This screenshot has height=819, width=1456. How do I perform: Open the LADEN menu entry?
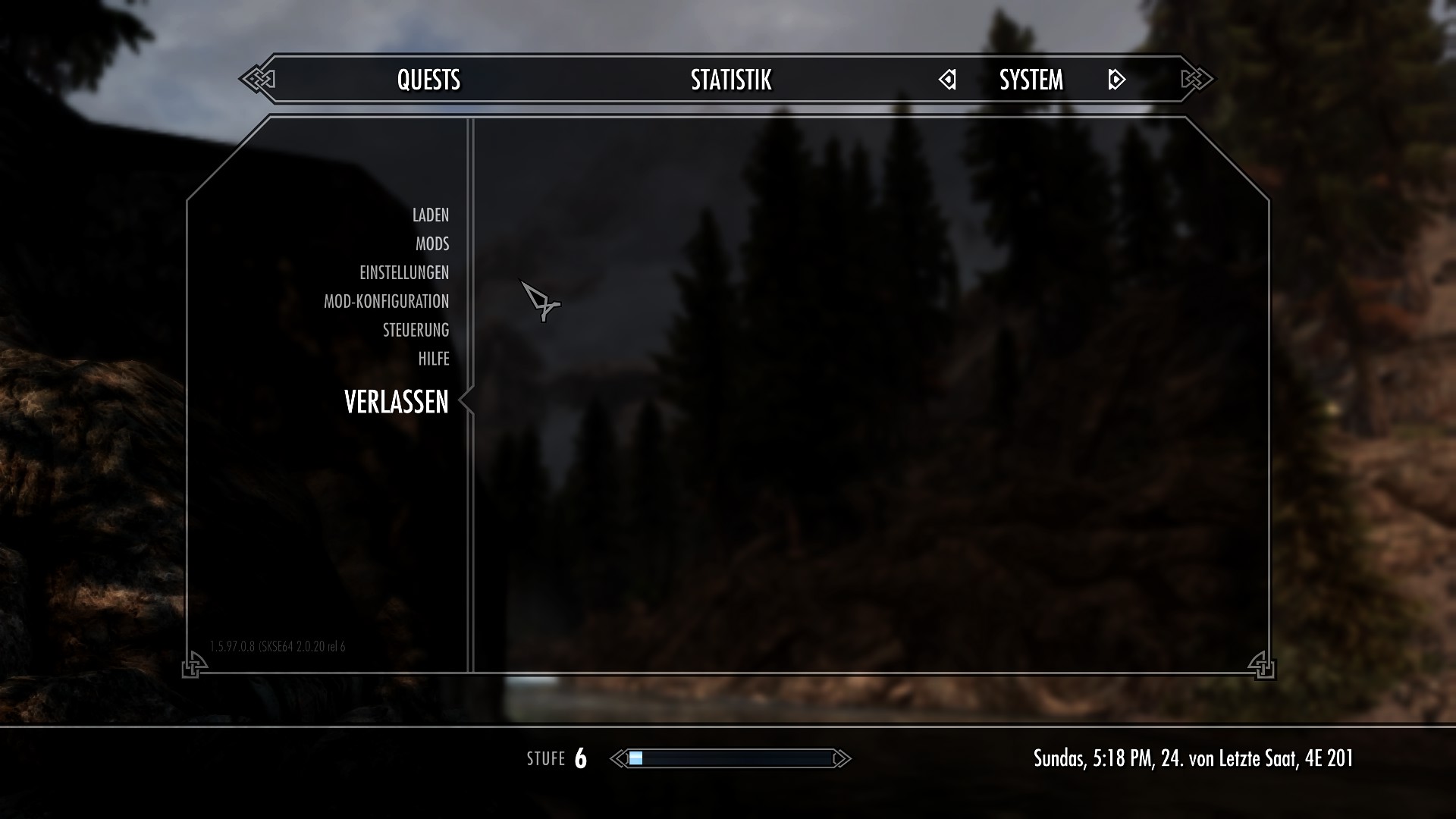tap(431, 215)
